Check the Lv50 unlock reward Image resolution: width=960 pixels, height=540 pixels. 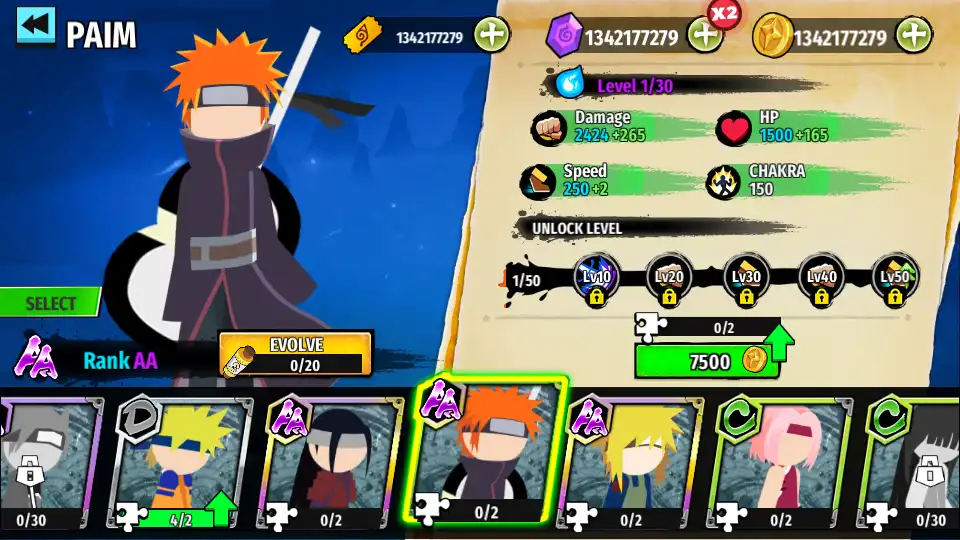tap(895, 279)
